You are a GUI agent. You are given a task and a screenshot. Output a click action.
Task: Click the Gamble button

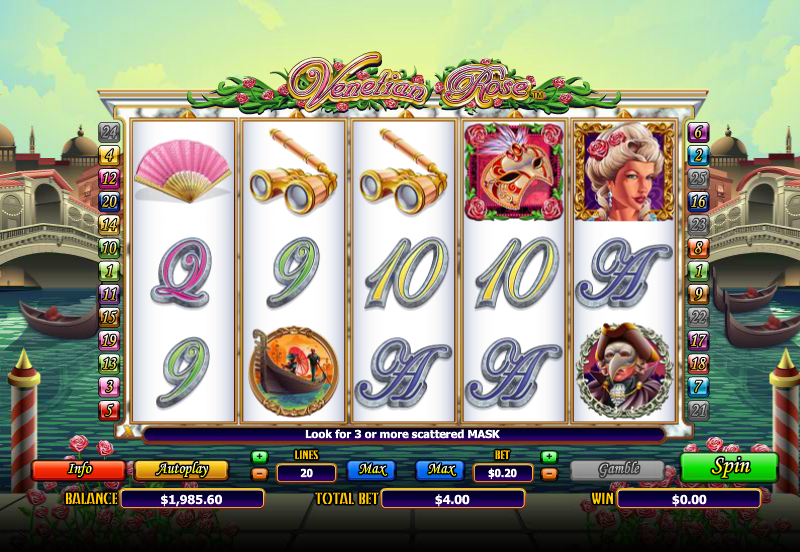617,470
